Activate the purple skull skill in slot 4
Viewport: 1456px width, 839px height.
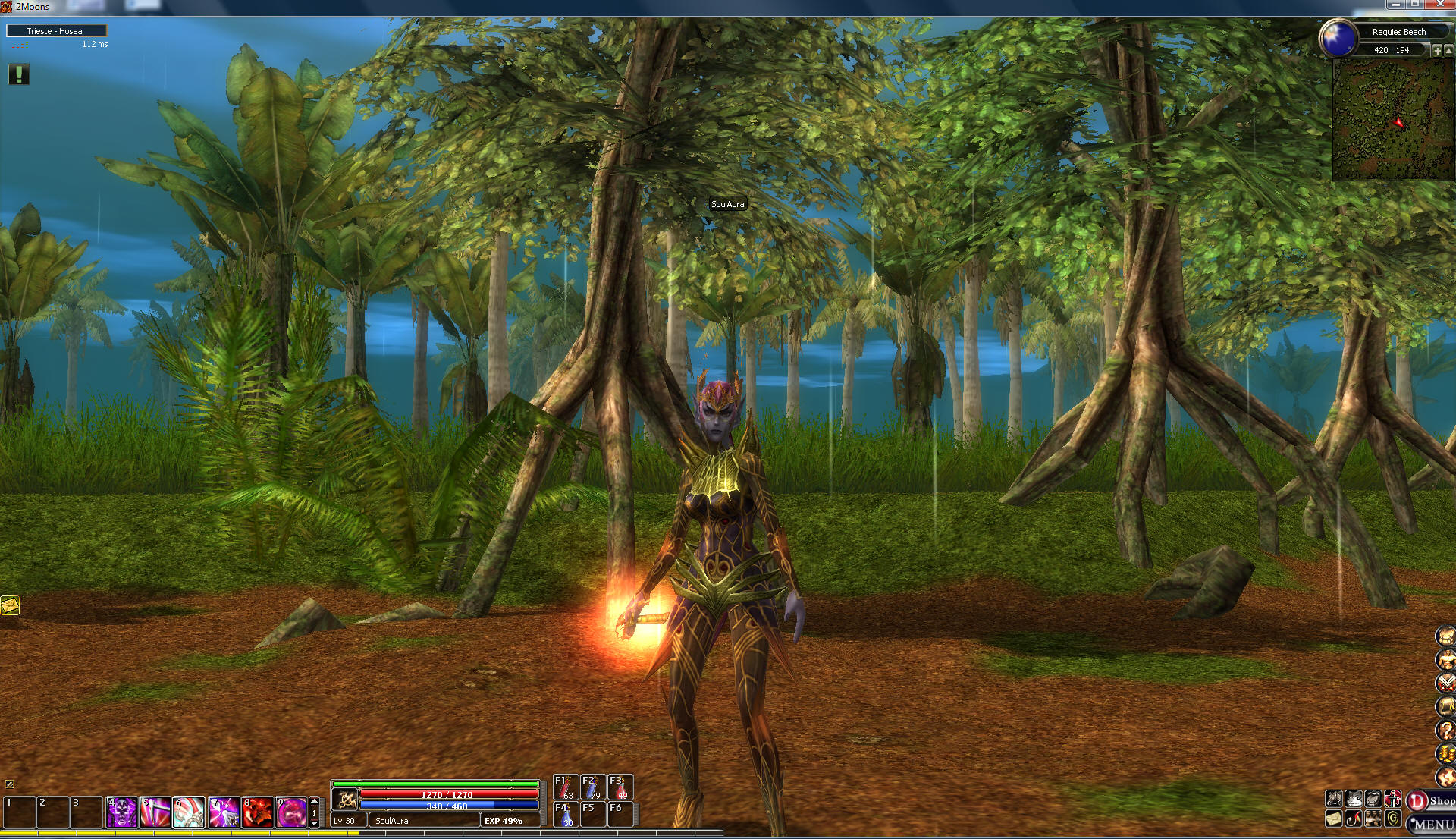pos(121,812)
